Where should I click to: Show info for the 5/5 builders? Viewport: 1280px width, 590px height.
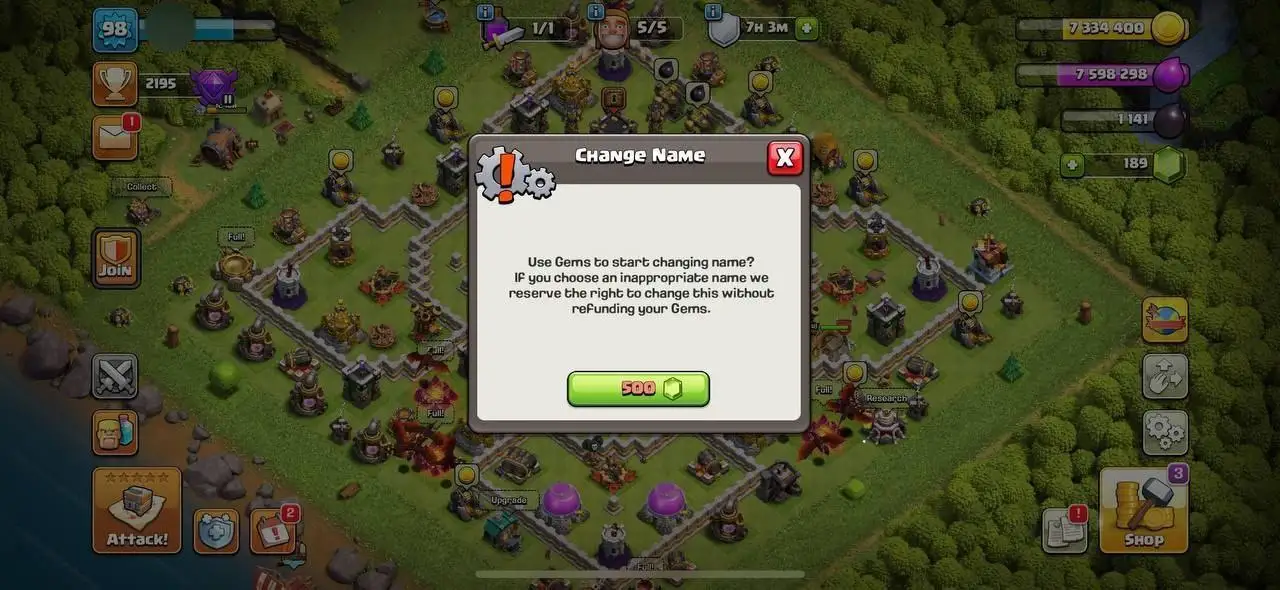click(x=597, y=13)
